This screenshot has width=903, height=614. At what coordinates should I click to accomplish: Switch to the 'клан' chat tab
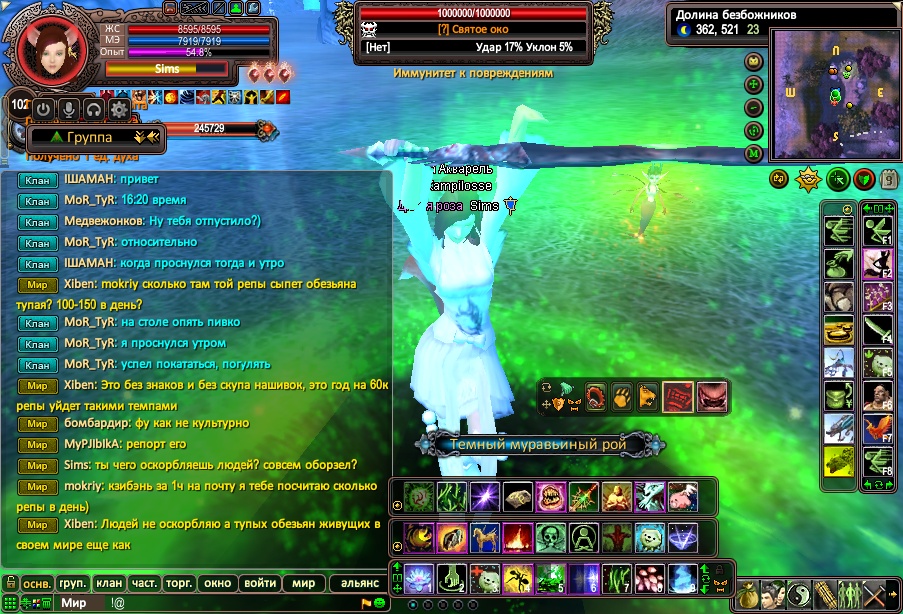click(108, 583)
